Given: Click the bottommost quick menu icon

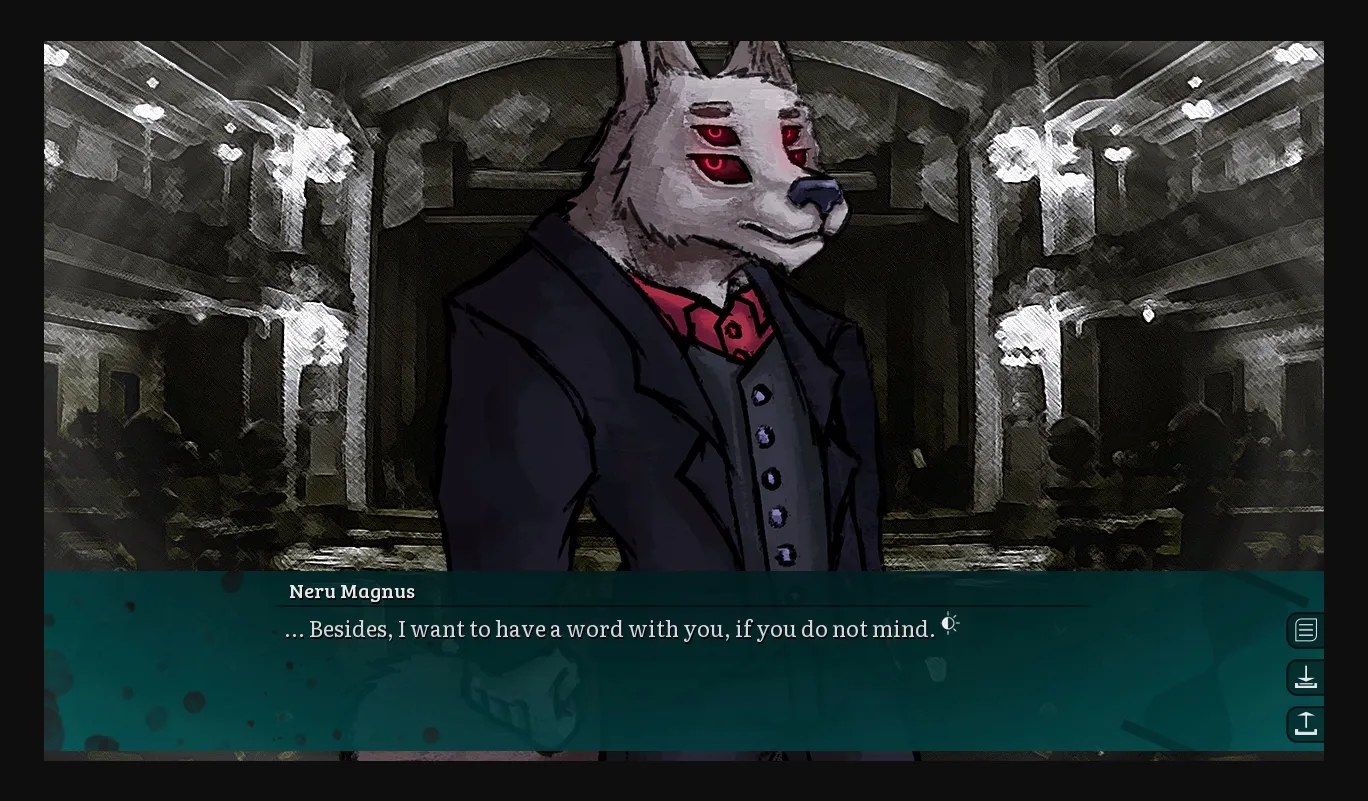Looking at the screenshot, I should pyautogui.click(x=1306, y=724).
